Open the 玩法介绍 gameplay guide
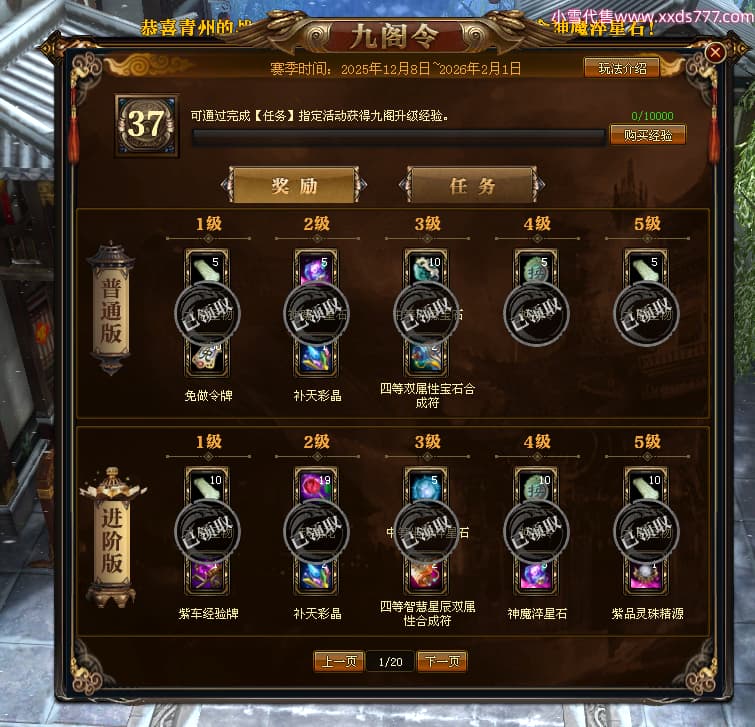Screen dimensions: 755x727 click(x=622, y=68)
